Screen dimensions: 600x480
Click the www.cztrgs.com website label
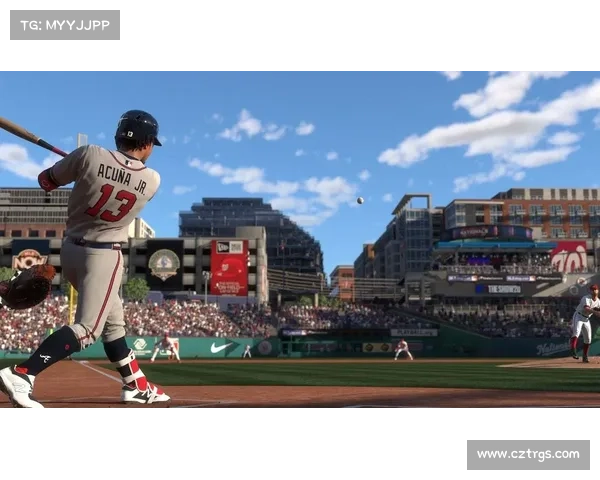click(527, 455)
